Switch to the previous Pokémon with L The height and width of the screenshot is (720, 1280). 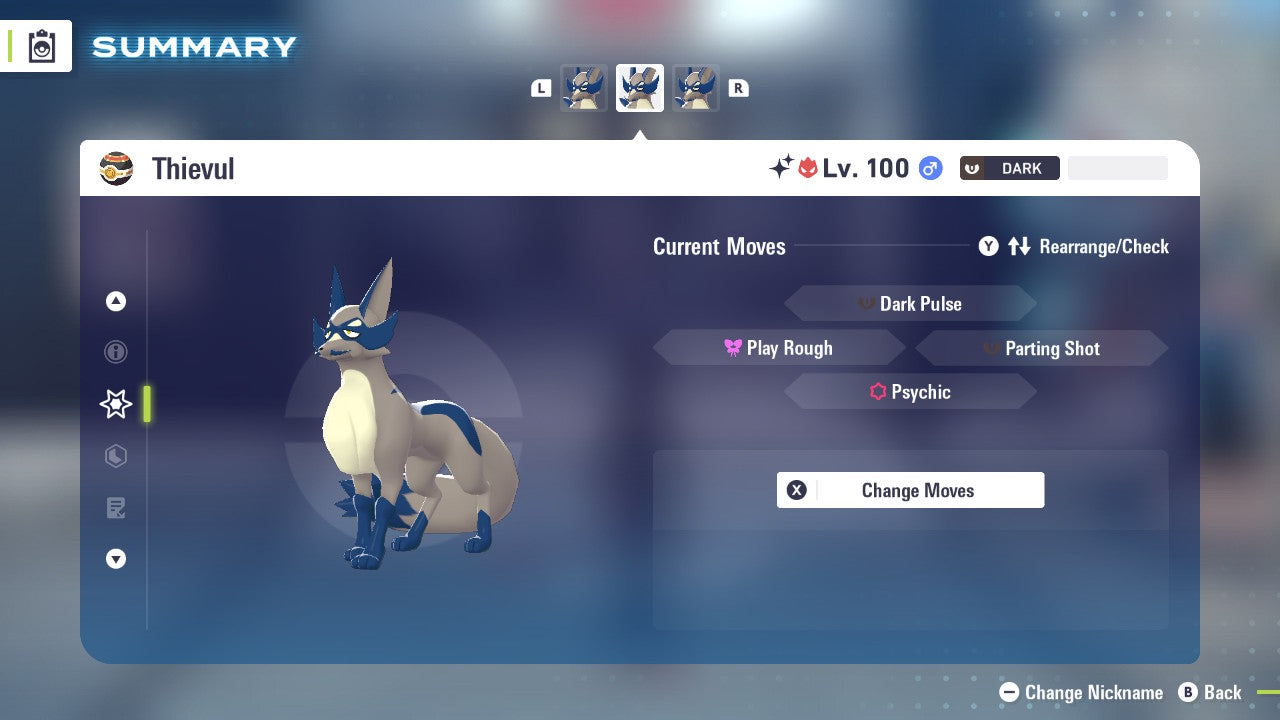point(541,88)
